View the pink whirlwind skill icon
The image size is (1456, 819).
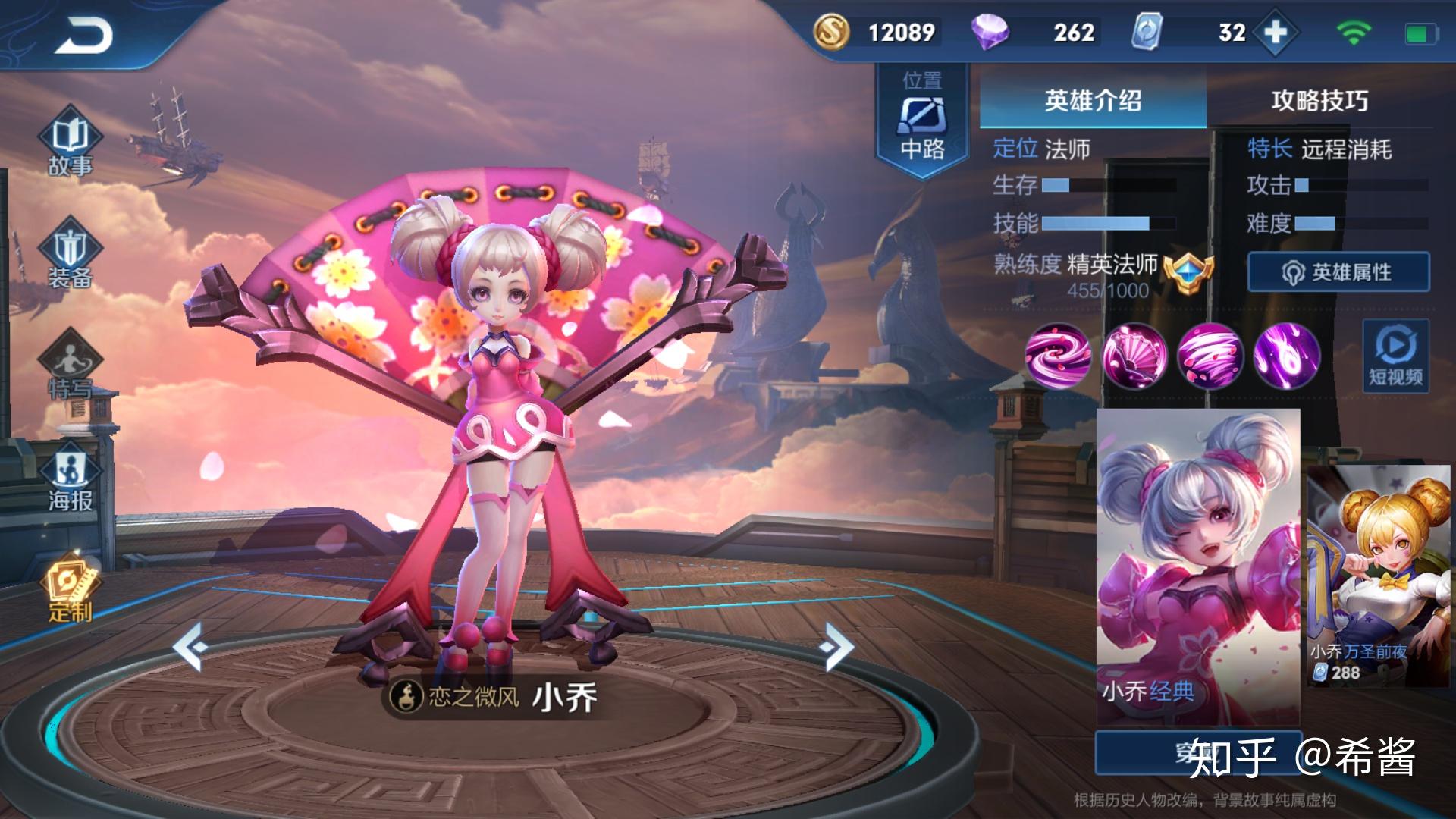tap(1210, 356)
